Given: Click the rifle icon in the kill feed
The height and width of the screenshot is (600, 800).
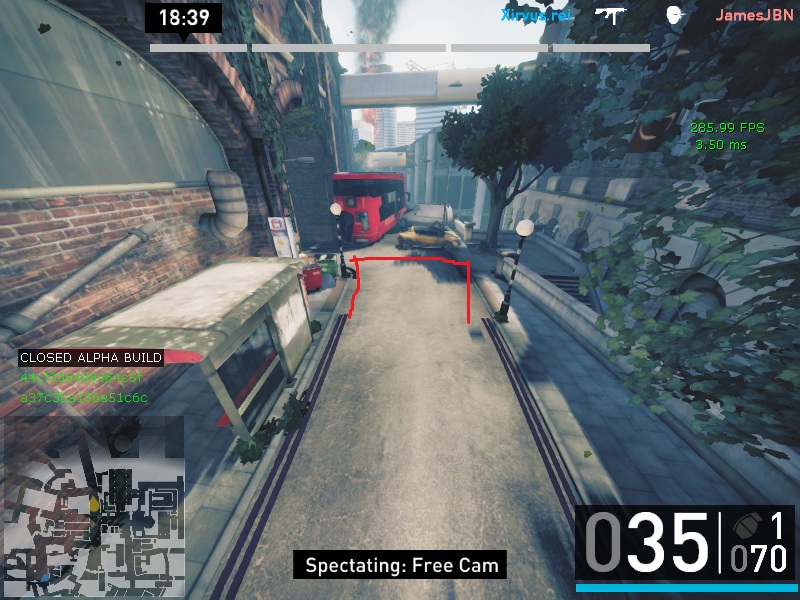Looking at the screenshot, I should point(610,14).
